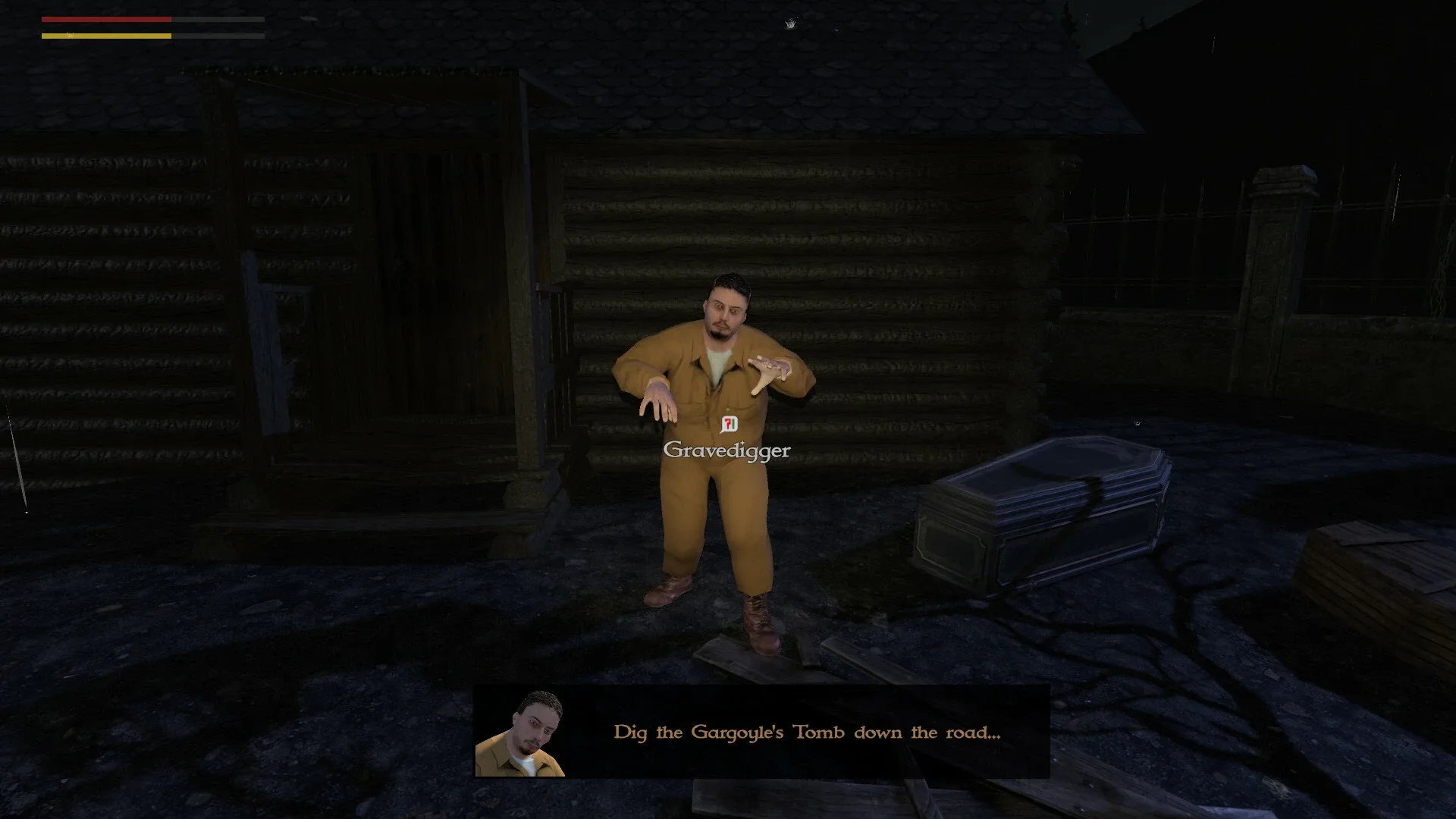Click the green exclamation mark in the quest bubble
The image size is (1456, 819).
point(733,425)
